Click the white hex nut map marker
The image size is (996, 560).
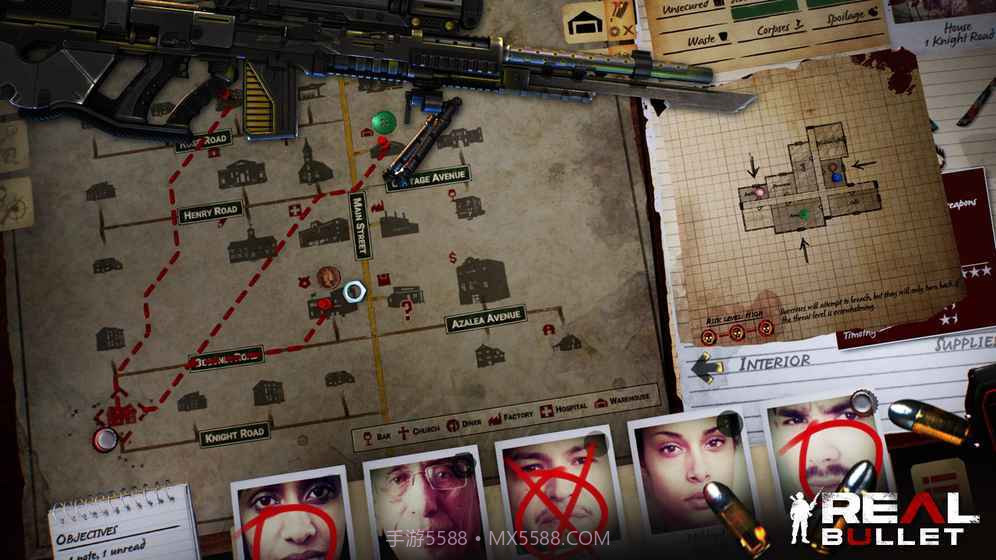[353, 291]
